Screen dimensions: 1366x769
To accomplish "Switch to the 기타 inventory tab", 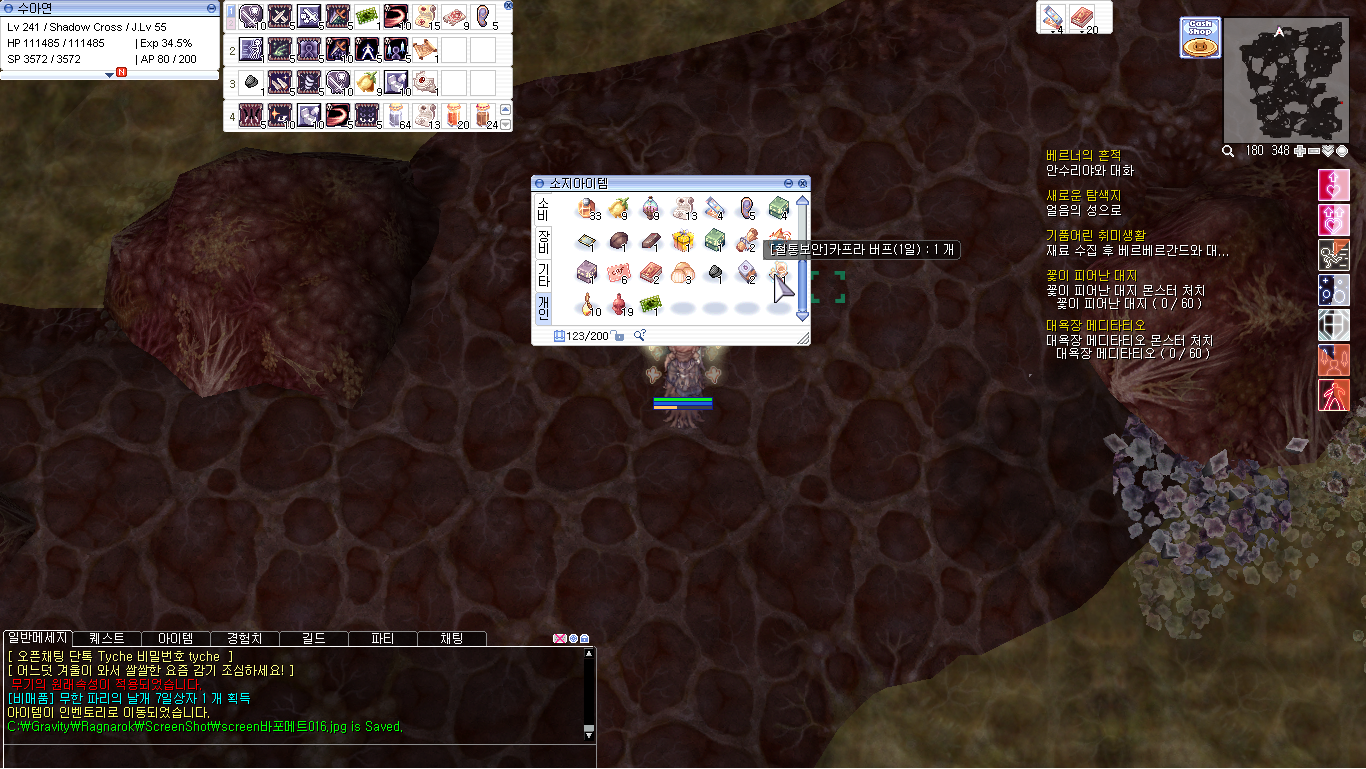I will (543, 274).
